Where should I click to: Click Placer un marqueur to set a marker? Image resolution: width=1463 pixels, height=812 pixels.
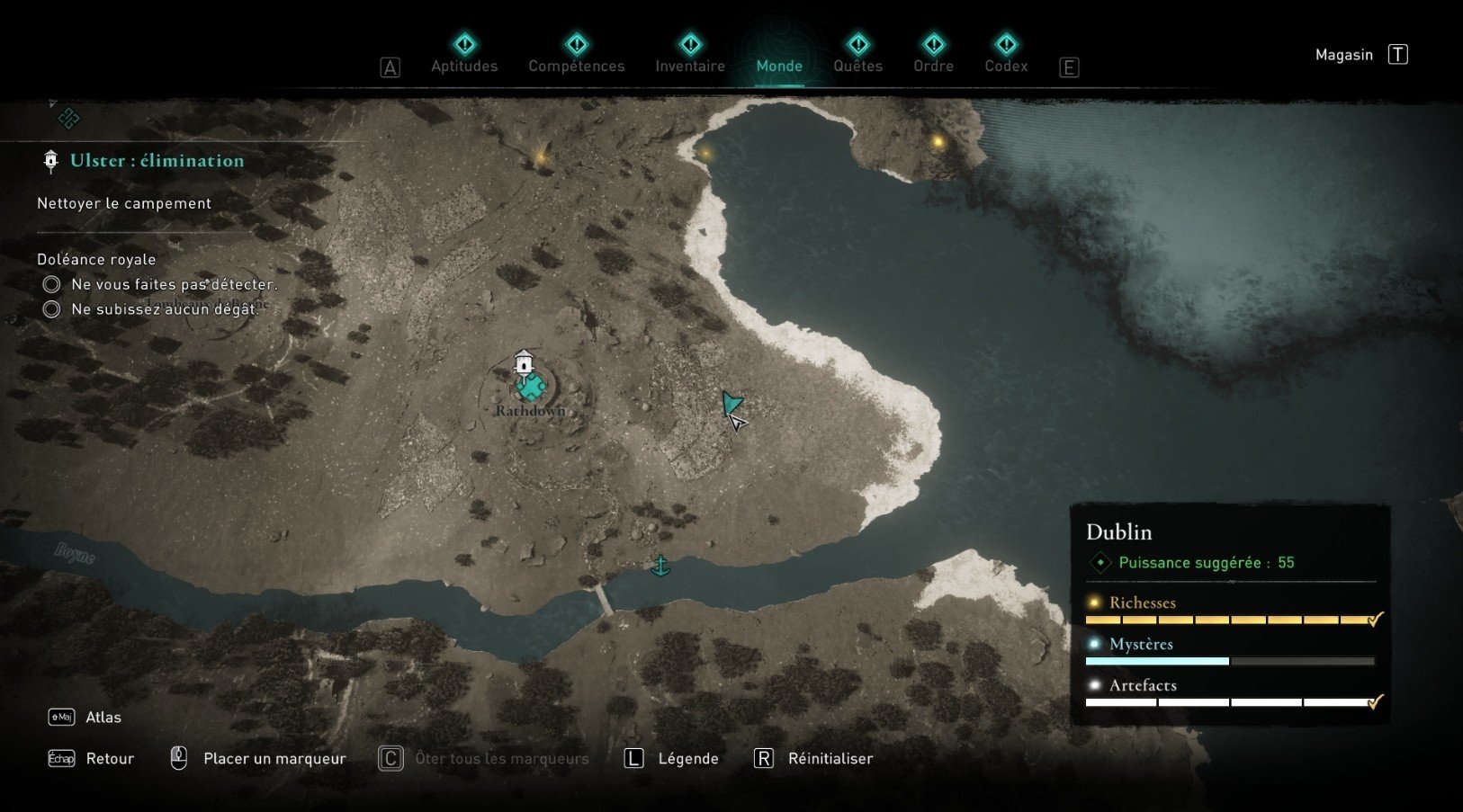[274, 758]
